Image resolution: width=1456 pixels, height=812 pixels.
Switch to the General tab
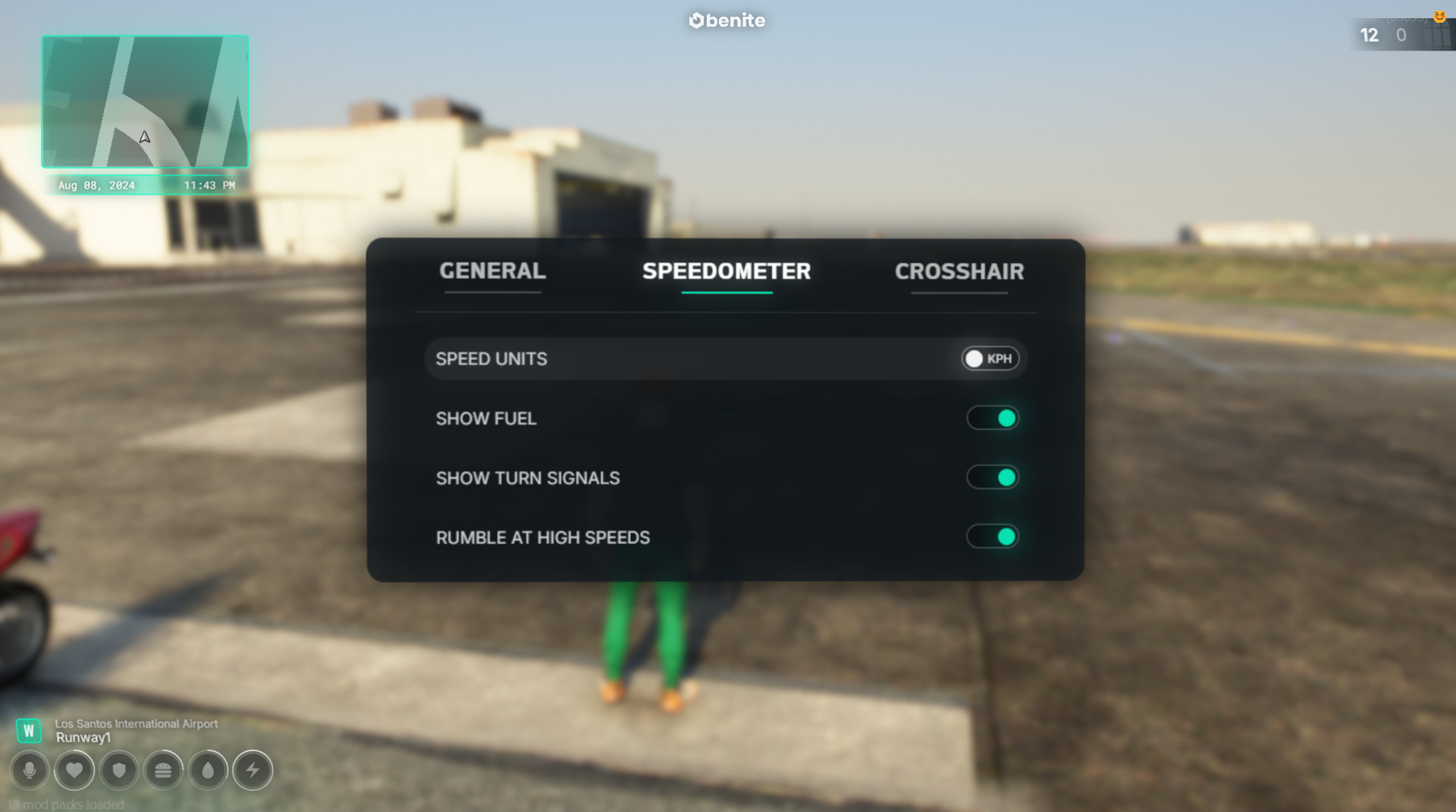click(x=493, y=271)
